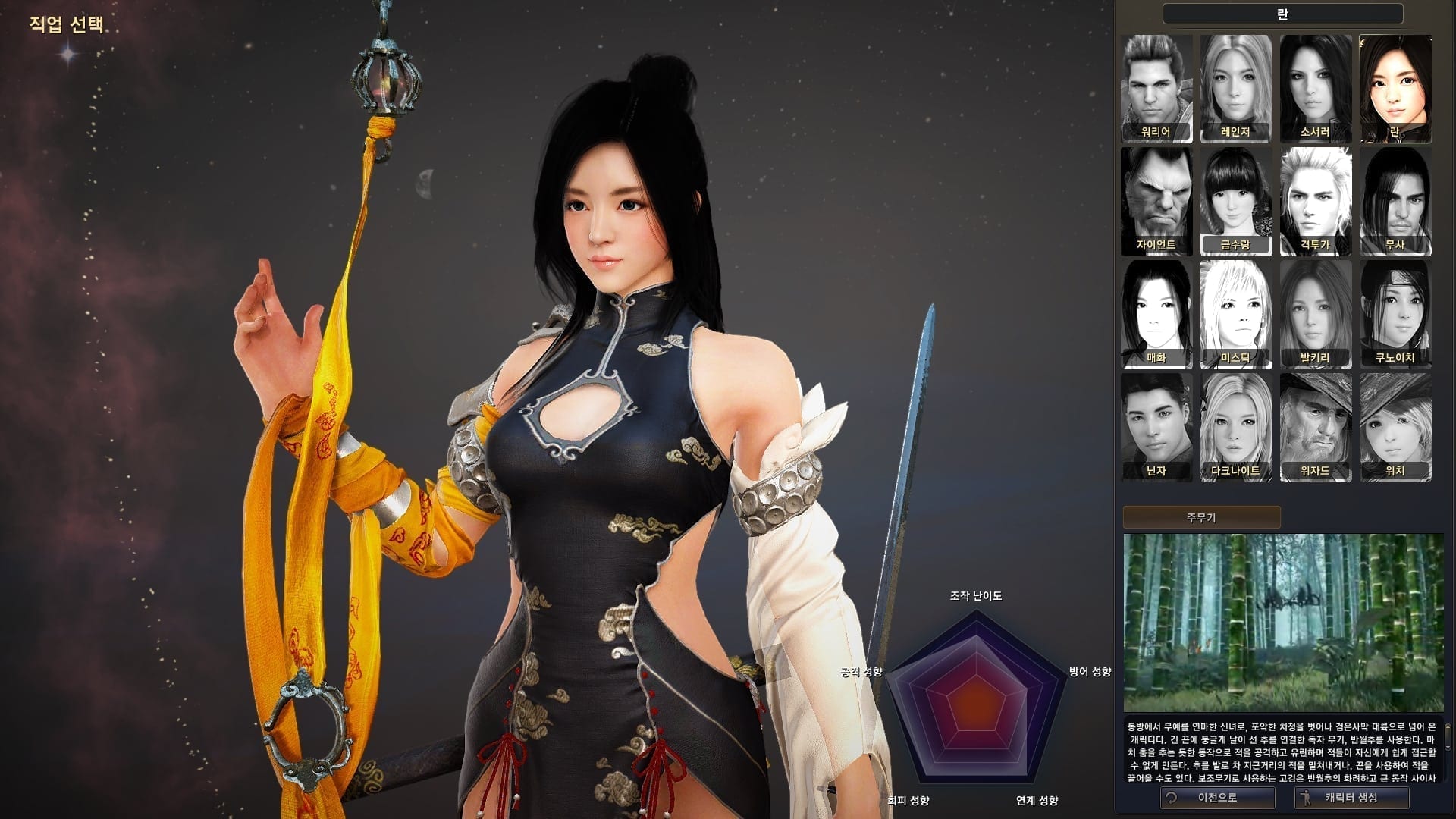1456x819 pixels.
Task: Select the 금수랑 class portrait
Action: click(1236, 201)
